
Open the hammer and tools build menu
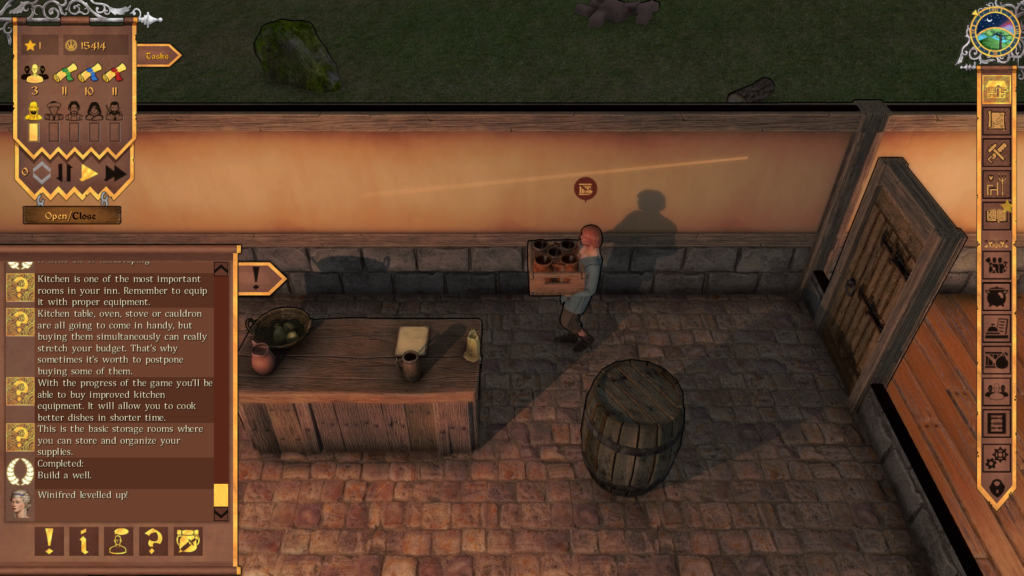[x=995, y=152]
